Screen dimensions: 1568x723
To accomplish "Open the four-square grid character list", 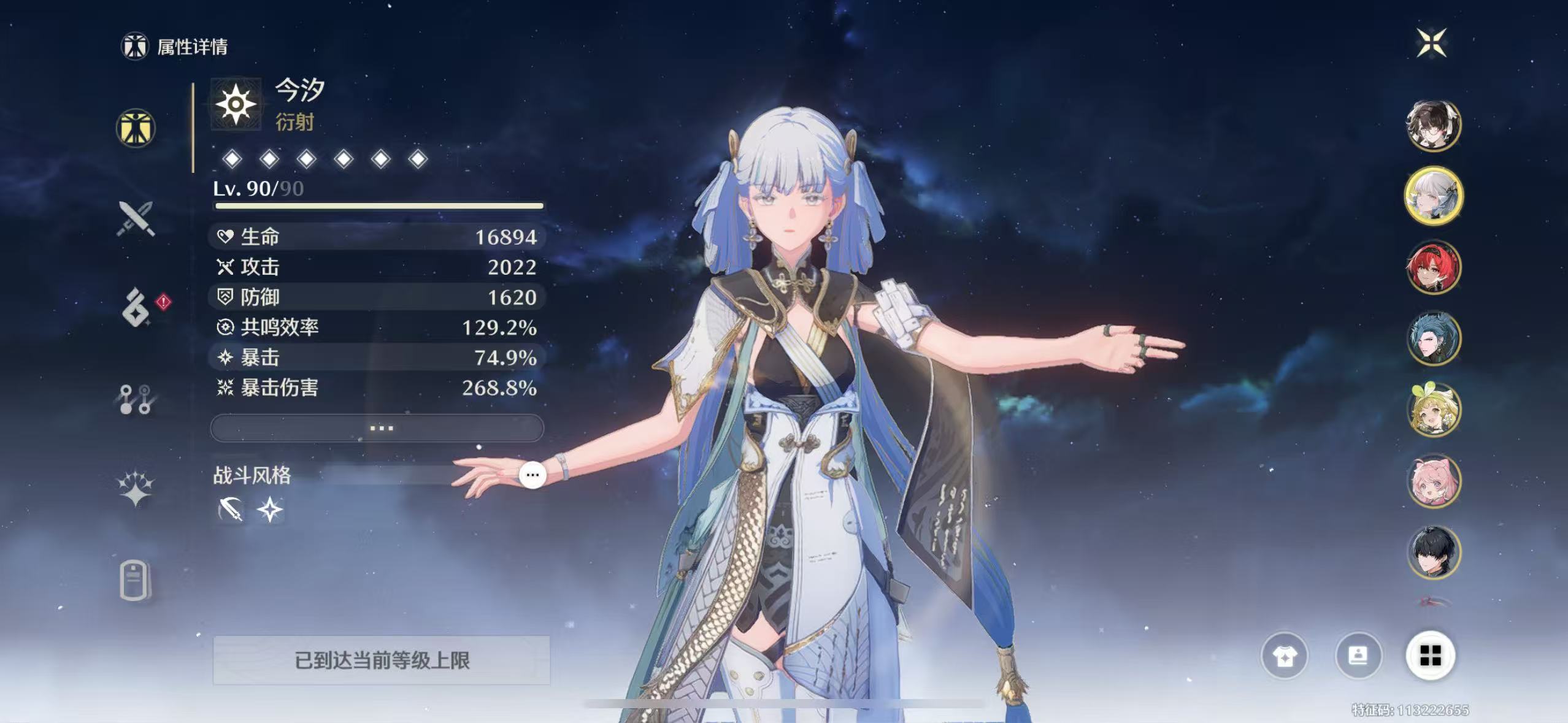I will point(1431,656).
